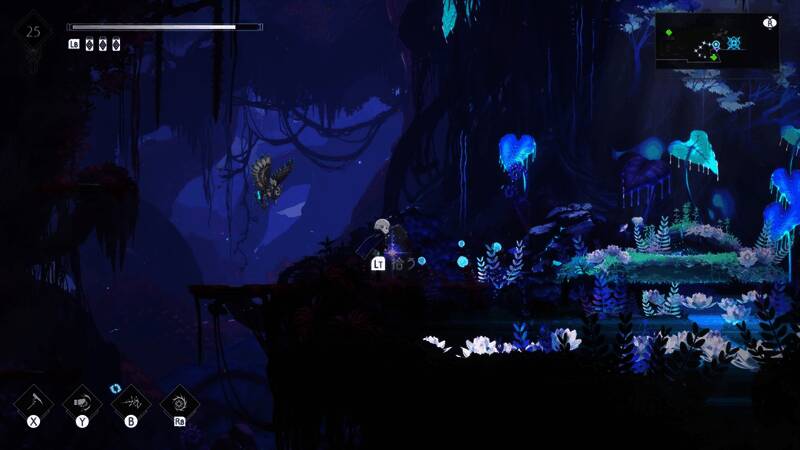Select the blue circular player marker on minimap

coord(716,44)
